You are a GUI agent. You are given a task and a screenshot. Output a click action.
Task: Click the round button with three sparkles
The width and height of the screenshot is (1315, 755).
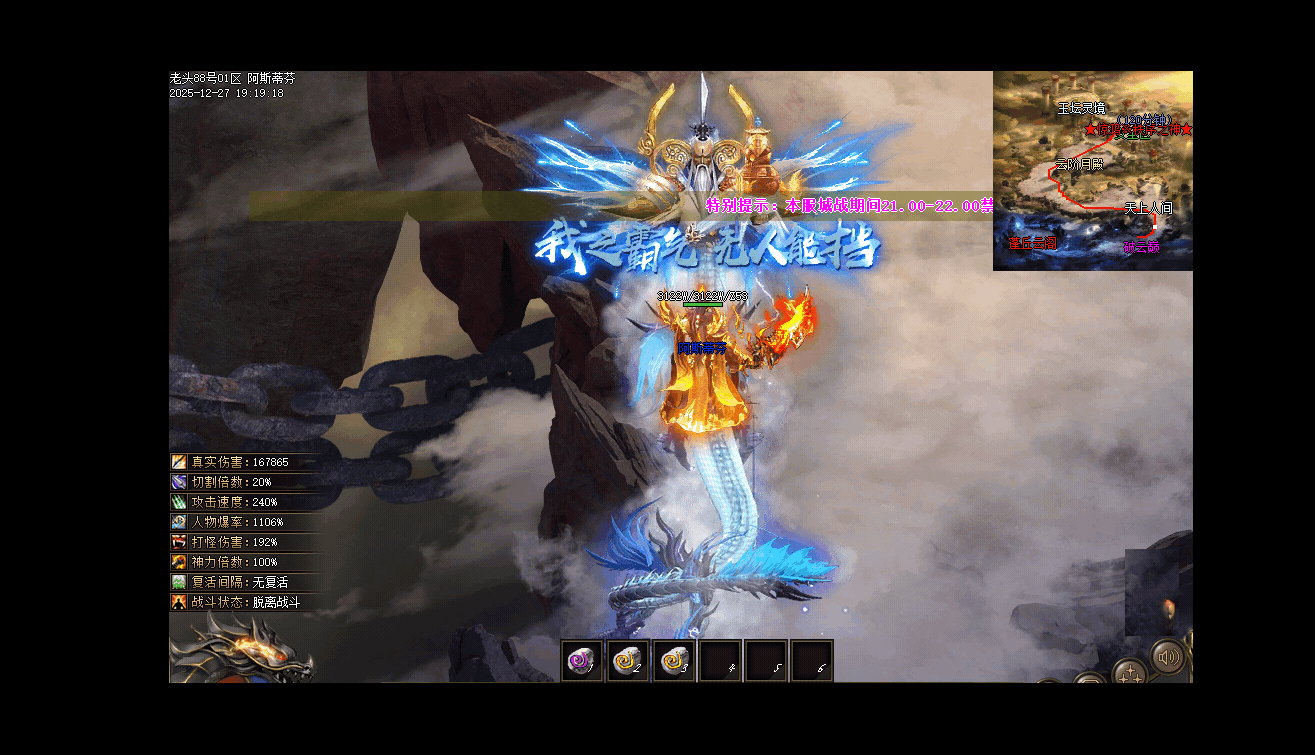pos(1131,673)
